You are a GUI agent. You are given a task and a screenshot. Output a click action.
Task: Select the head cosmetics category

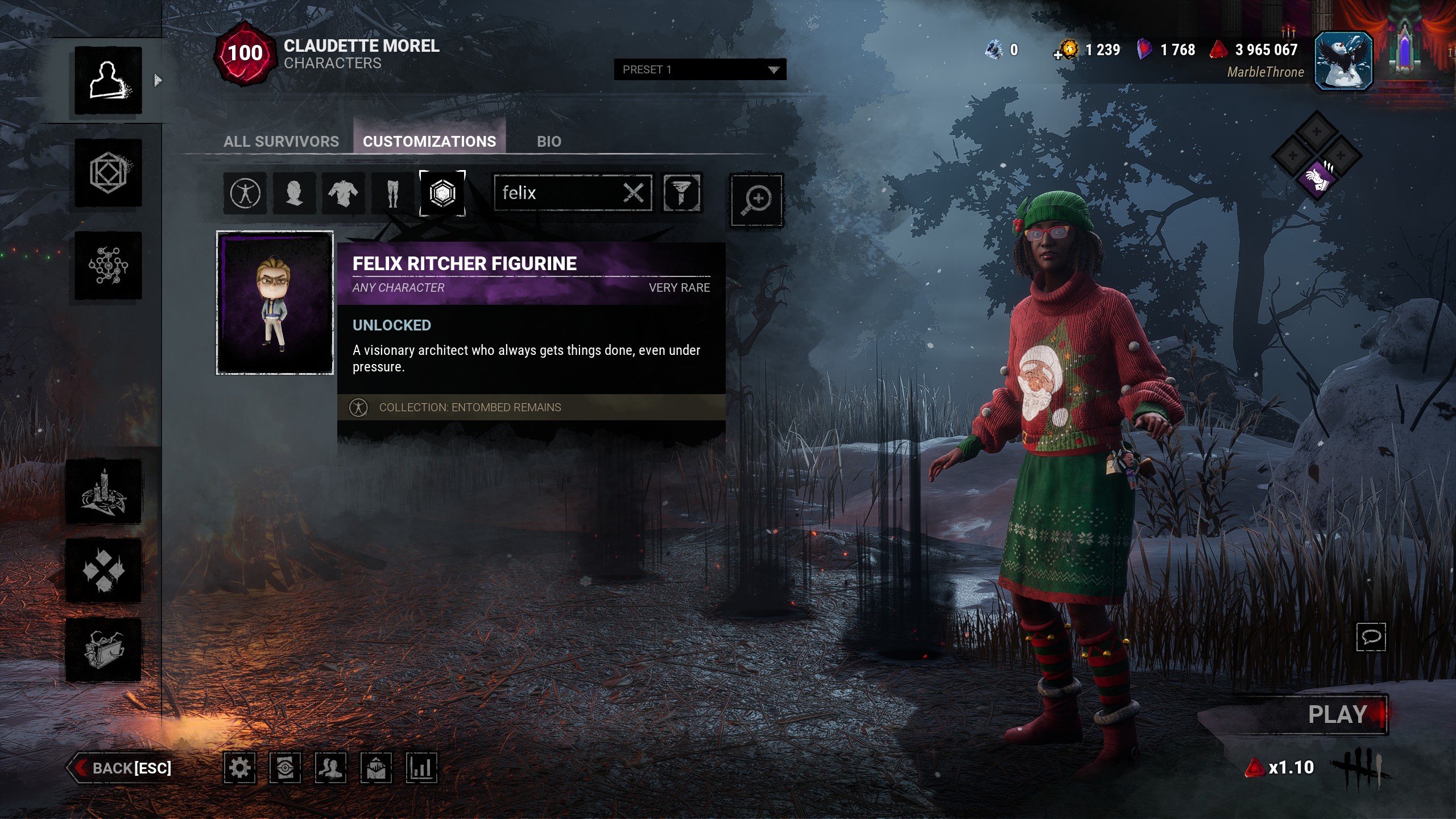[x=294, y=193]
